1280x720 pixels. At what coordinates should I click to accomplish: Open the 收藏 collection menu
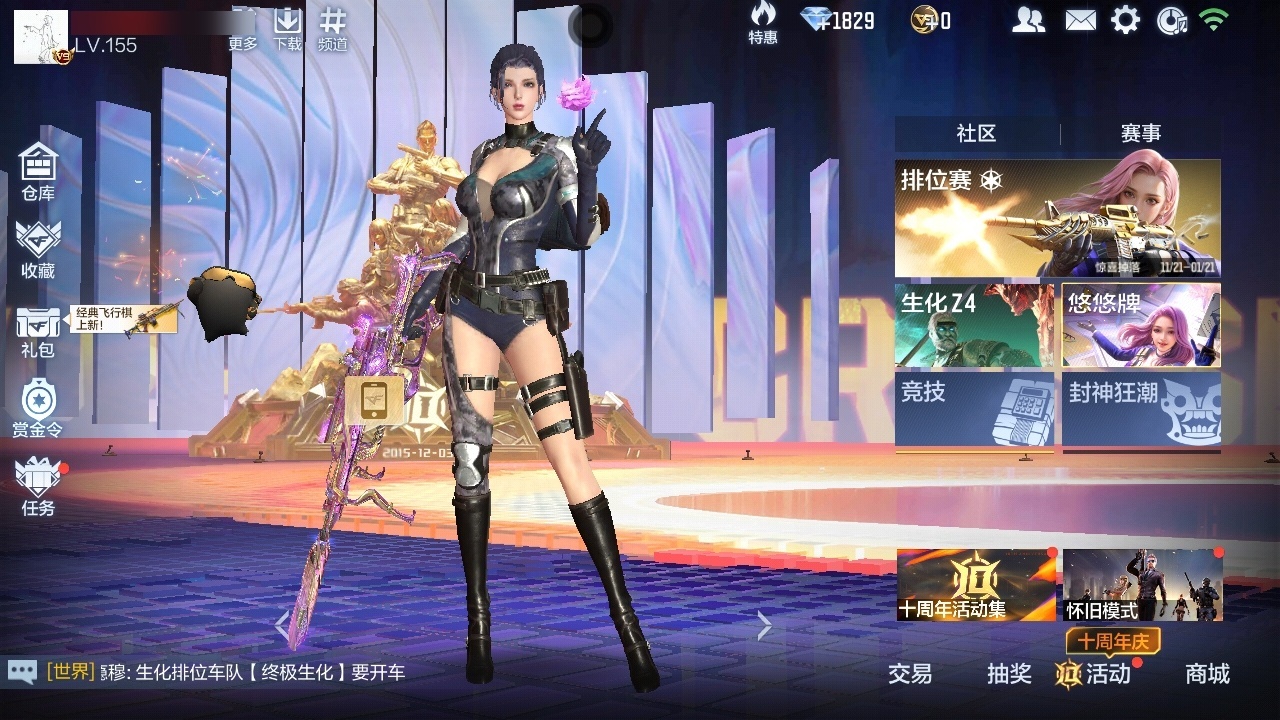coord(38,250)
